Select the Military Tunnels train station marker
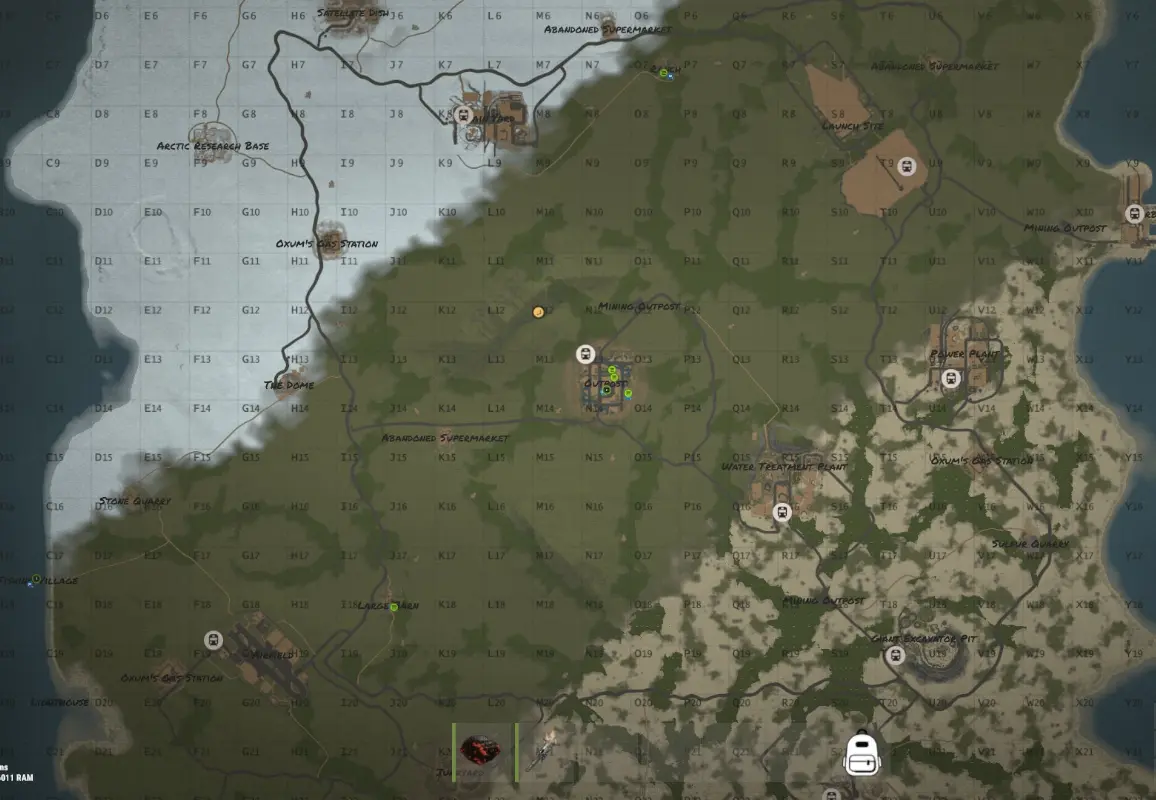Viewport: 1156px width, 800px height. (x=463, y=115)
